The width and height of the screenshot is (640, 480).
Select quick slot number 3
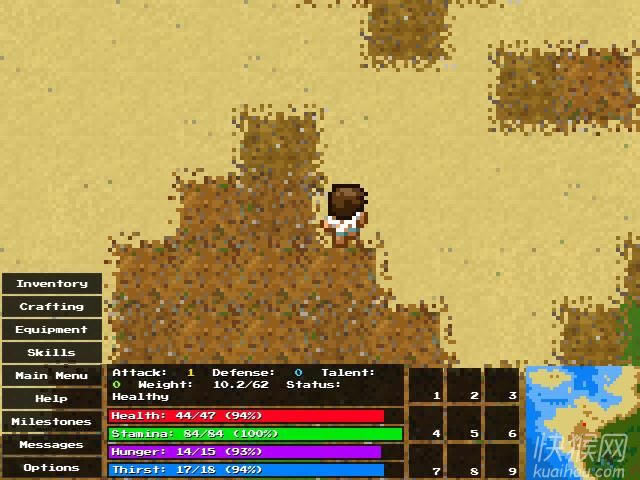coord(503,385)
